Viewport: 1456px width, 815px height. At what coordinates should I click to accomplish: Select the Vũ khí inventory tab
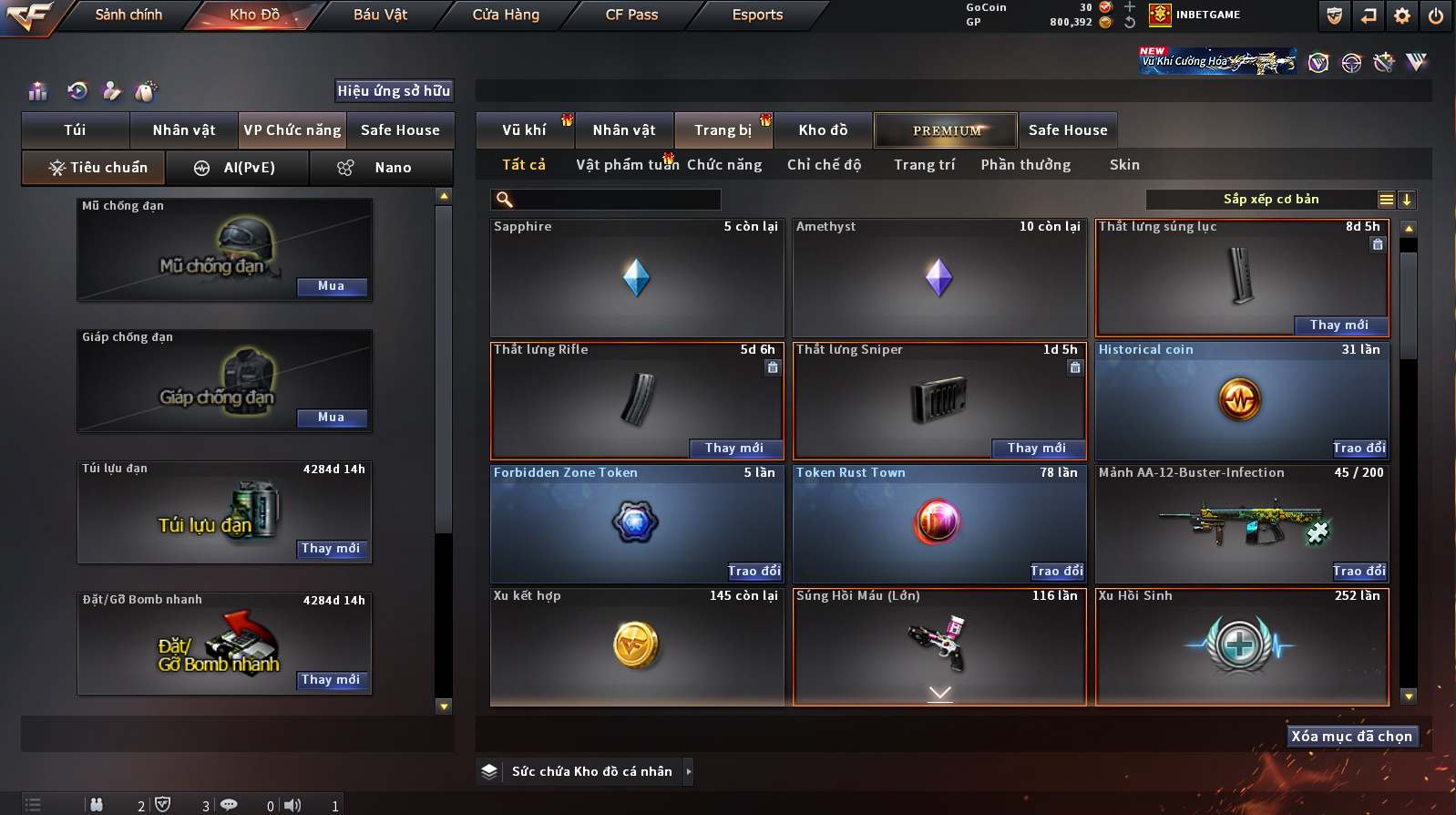tap(524, 130)
